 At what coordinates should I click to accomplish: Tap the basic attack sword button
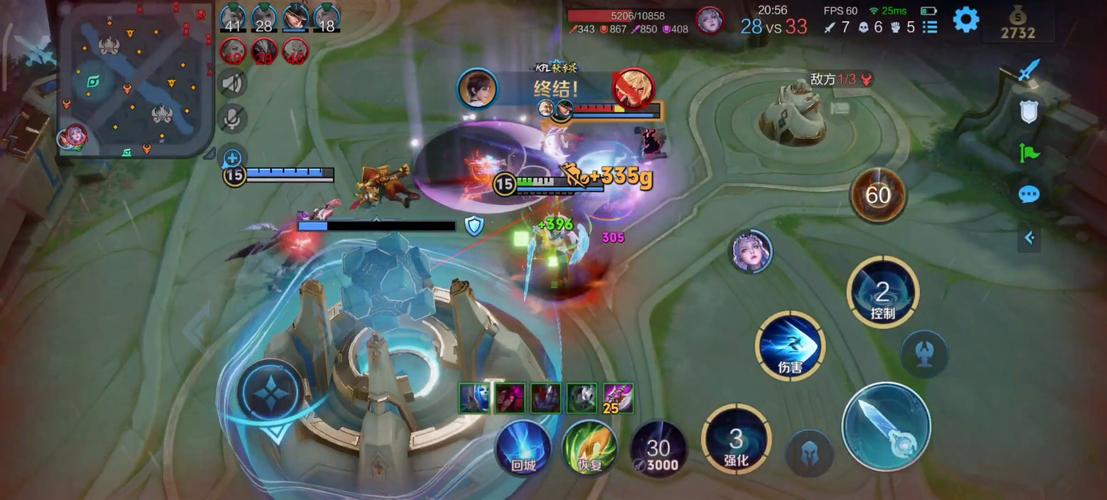coord(886,427)
